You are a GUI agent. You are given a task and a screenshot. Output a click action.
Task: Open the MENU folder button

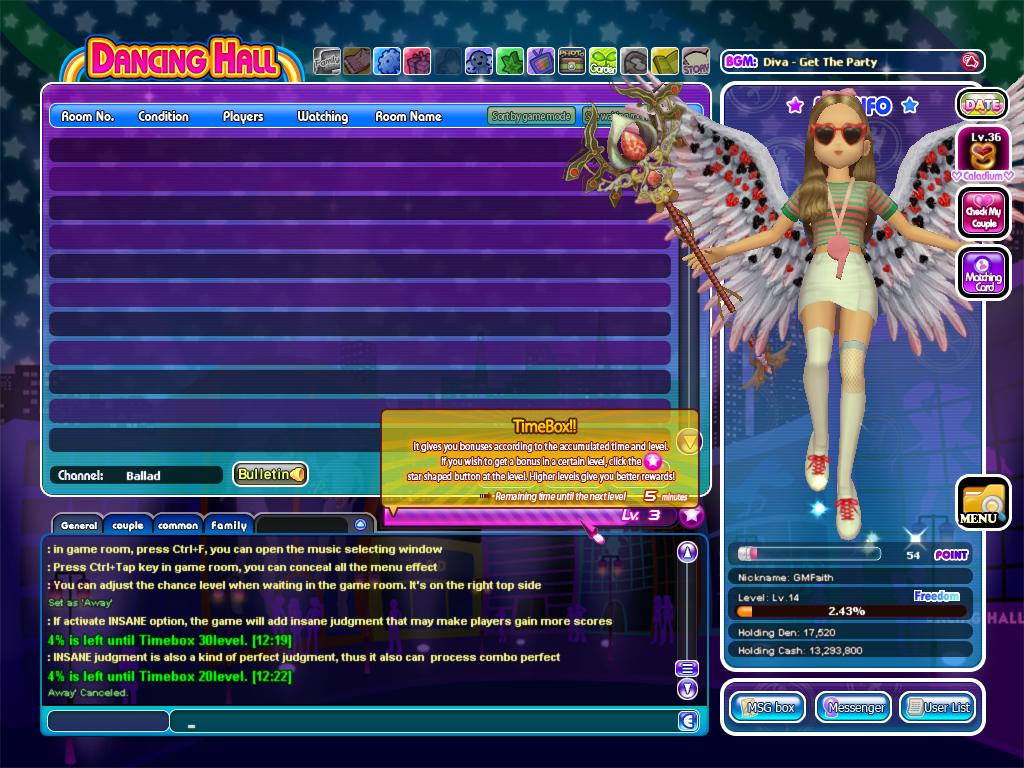(982, 502)
